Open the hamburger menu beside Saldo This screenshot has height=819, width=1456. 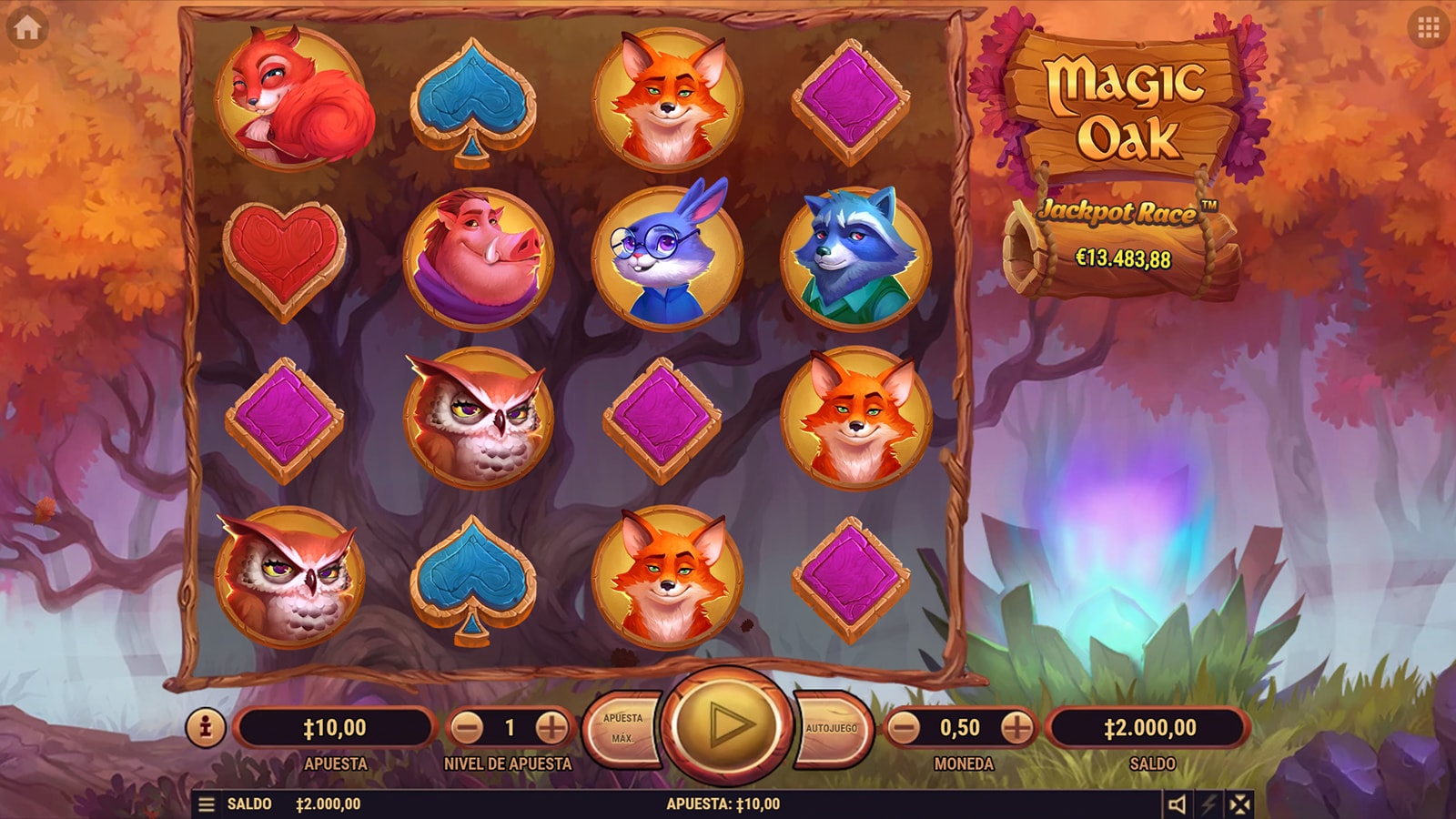[207, 804]
